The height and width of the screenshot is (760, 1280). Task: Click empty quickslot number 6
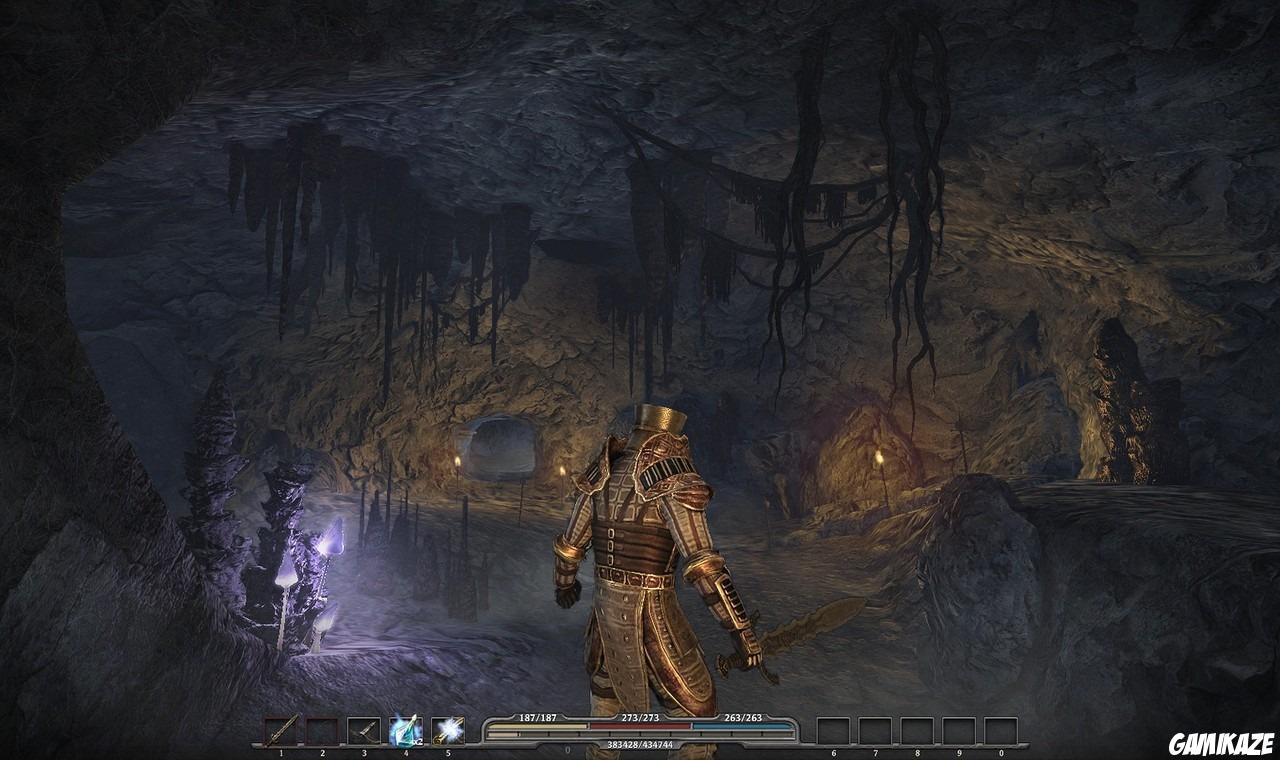(x=833, y=728)
